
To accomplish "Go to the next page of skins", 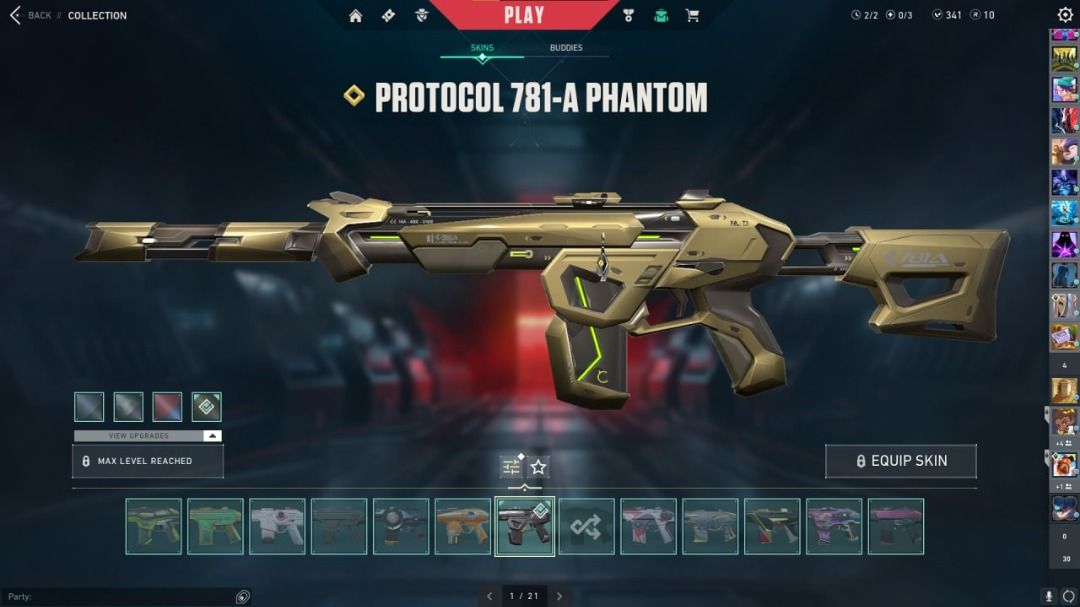I will coord(559,596).
